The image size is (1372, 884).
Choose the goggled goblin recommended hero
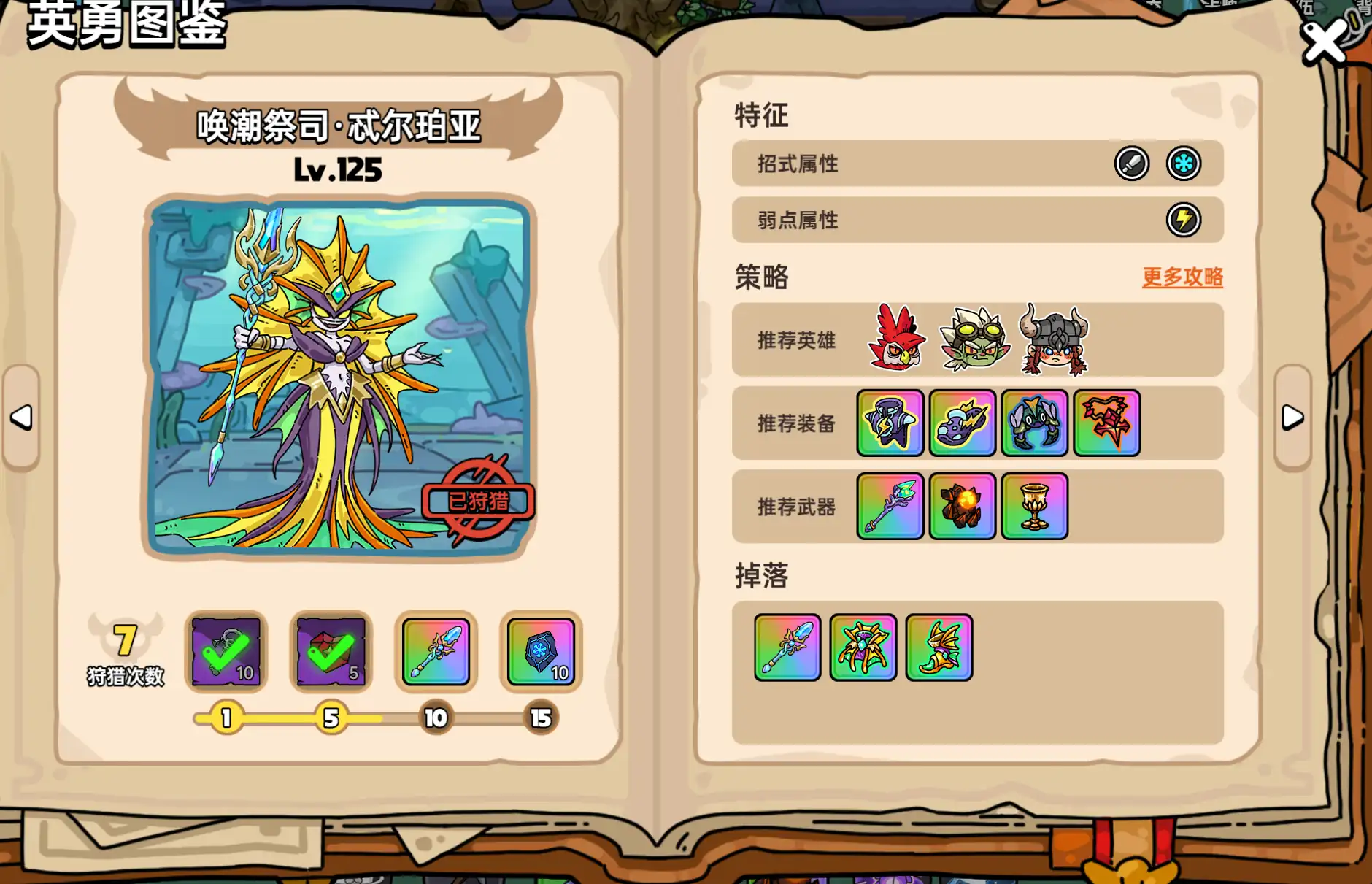coord(975,339)
